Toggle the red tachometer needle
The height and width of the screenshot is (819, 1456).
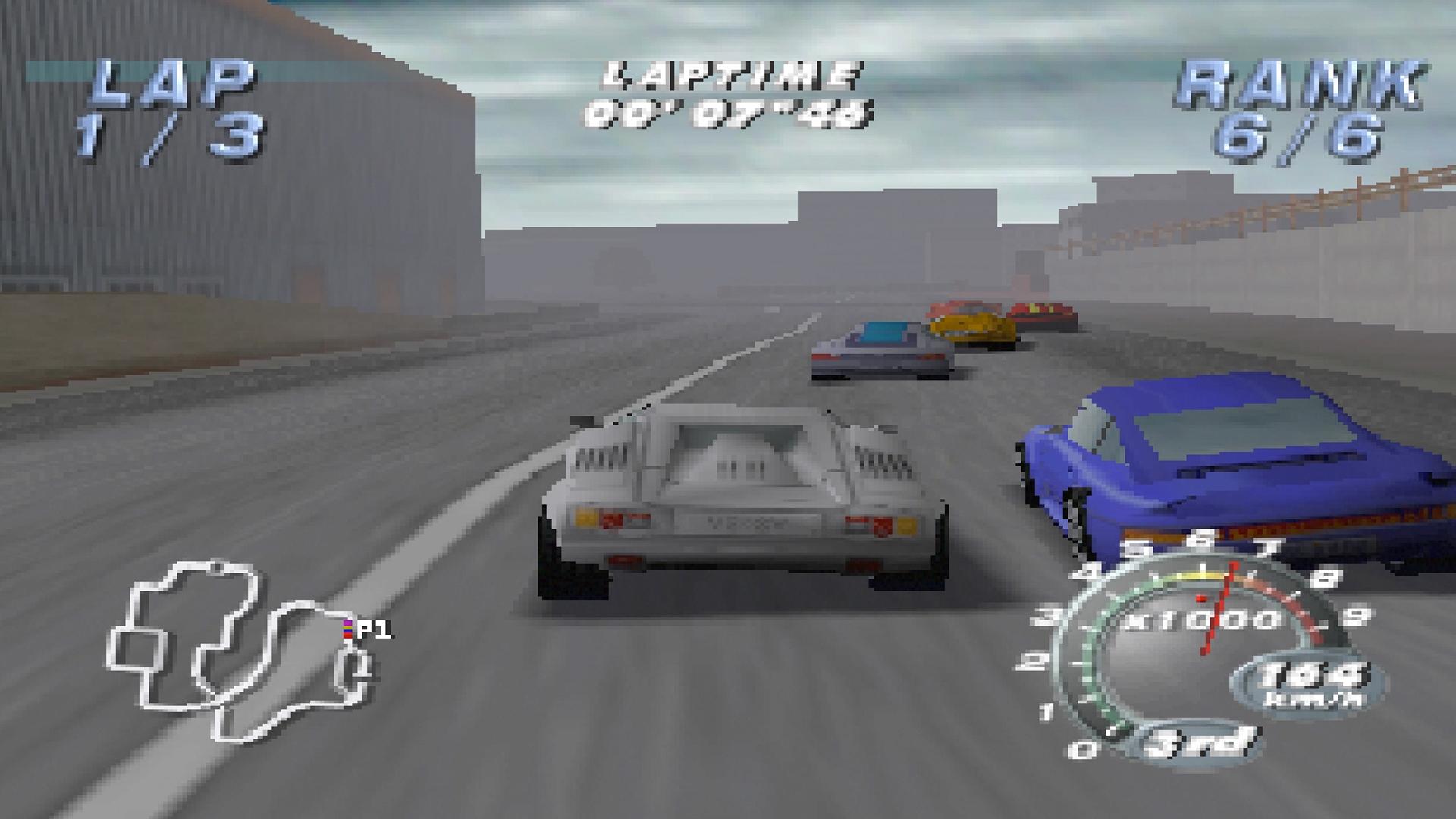1217,607
